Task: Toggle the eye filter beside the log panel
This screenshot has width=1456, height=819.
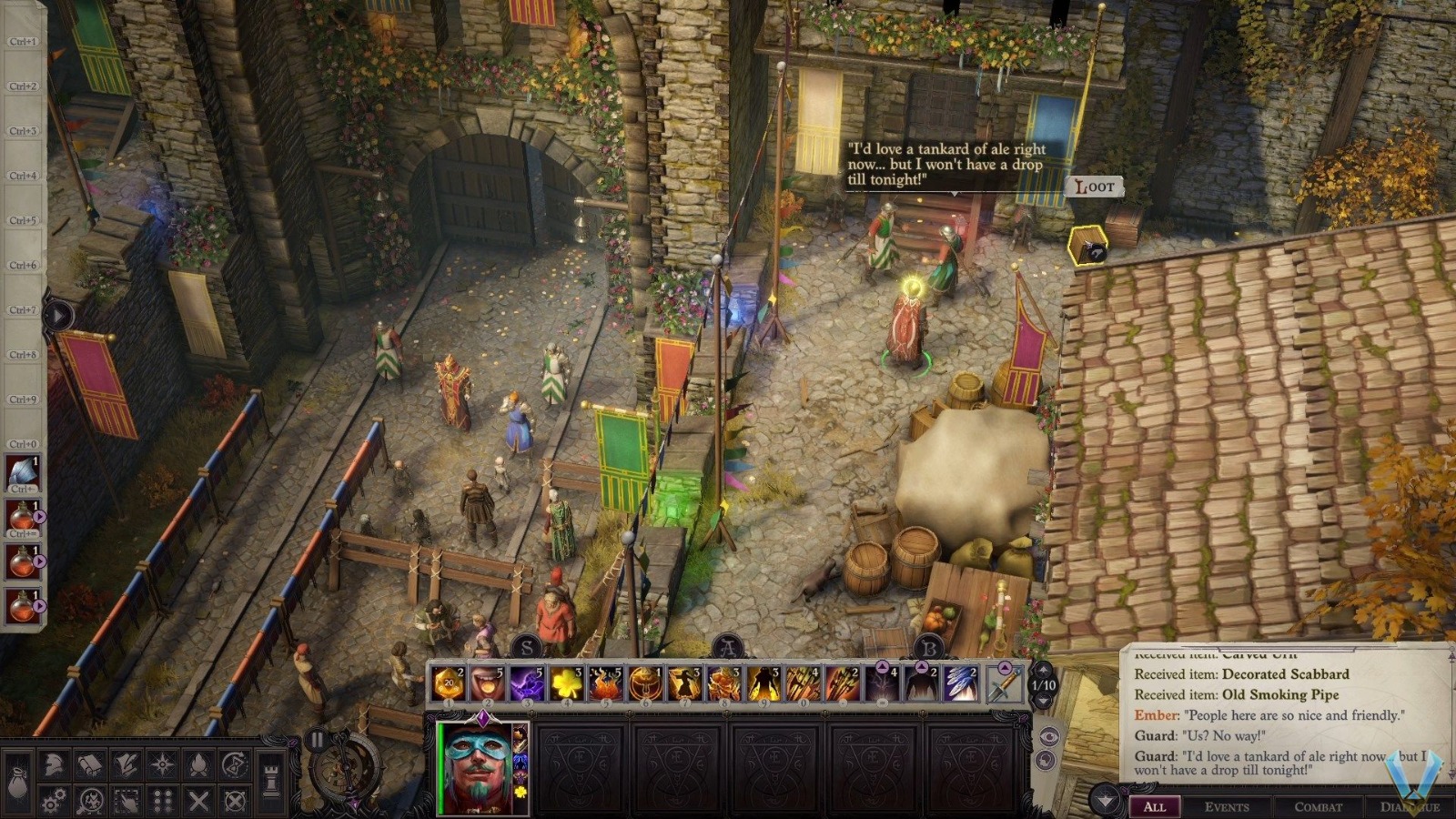Action: (x=1049, y=736)
